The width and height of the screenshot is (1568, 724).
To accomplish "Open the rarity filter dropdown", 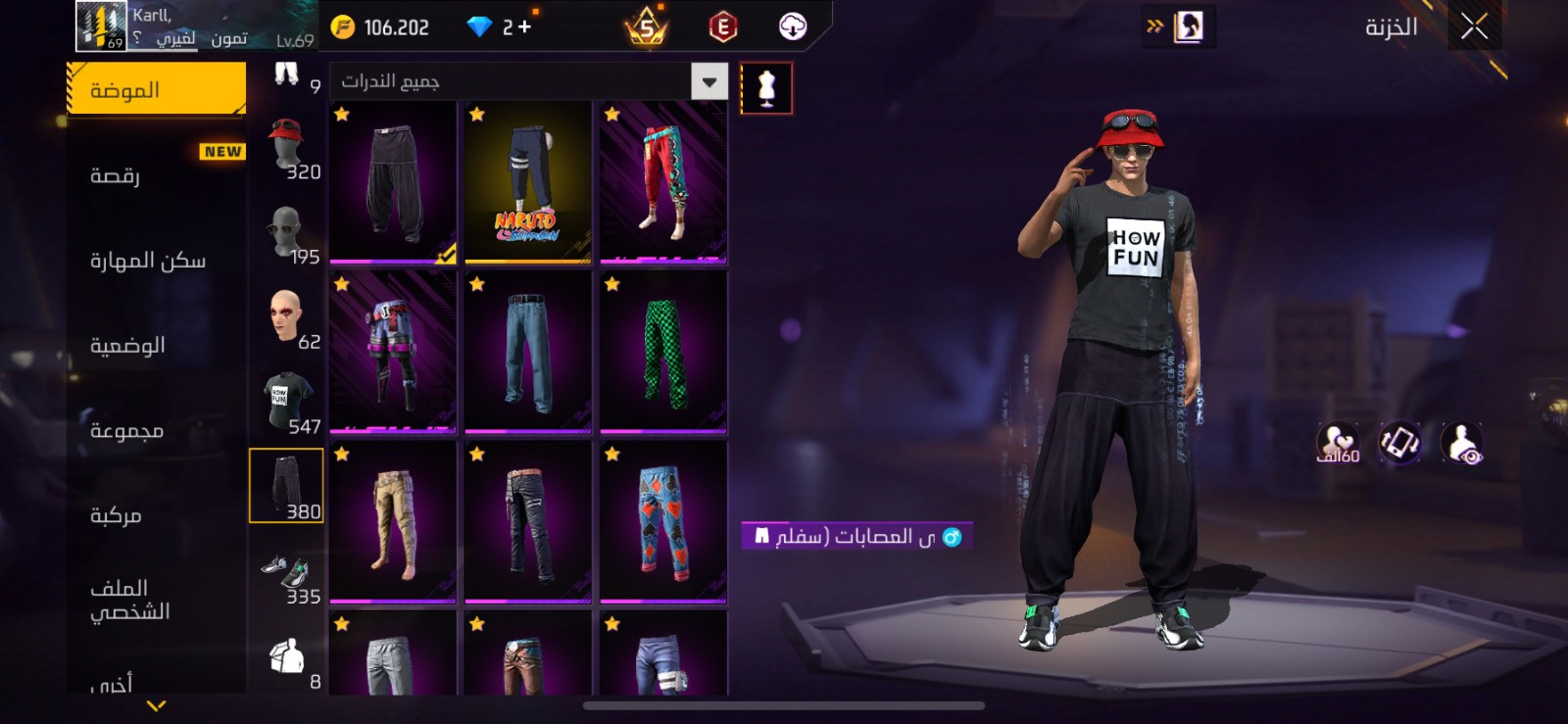I will click(709, 81).
